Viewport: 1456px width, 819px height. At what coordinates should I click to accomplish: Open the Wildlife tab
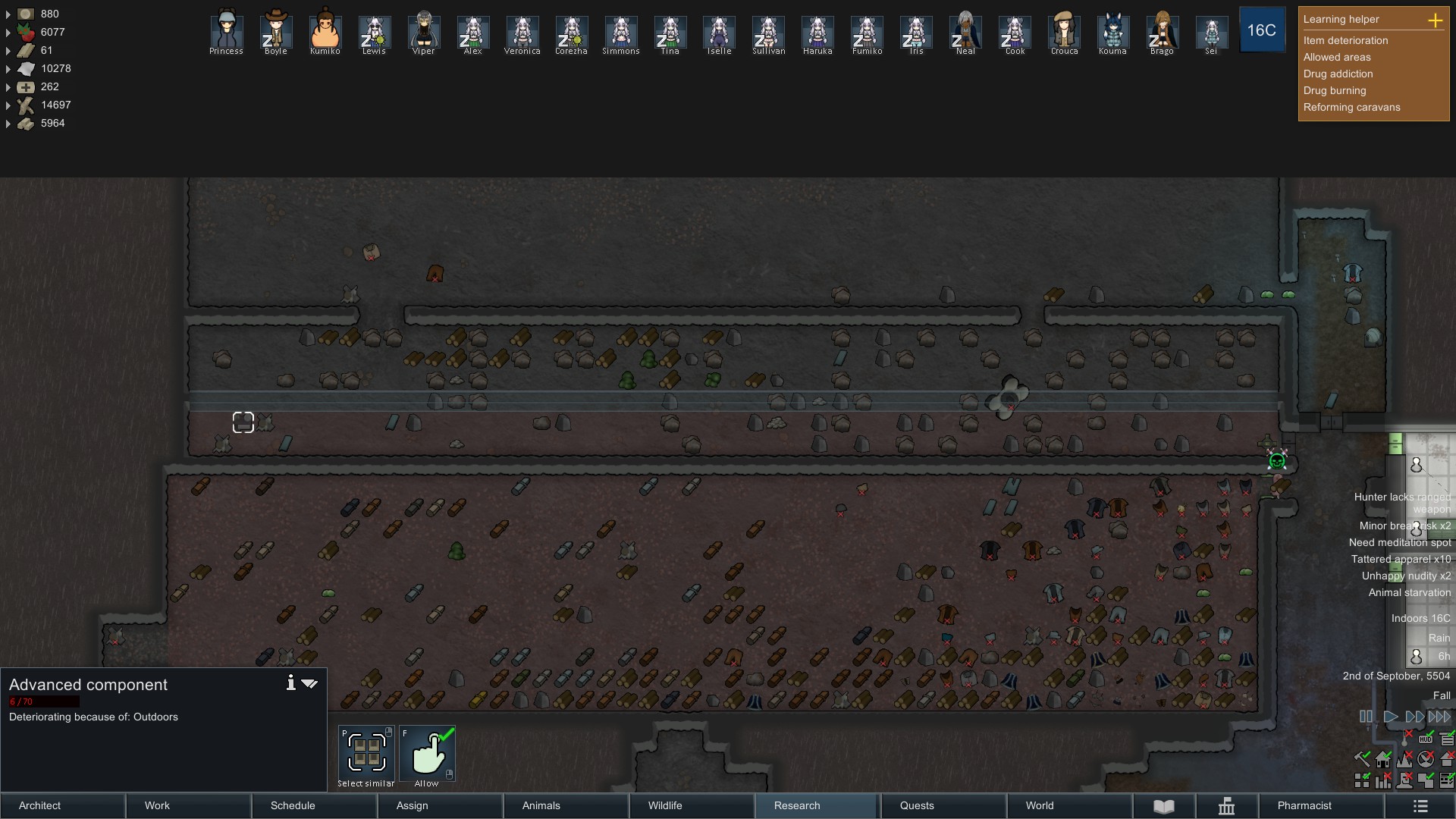pyautogui.click(x=692, y=805)
